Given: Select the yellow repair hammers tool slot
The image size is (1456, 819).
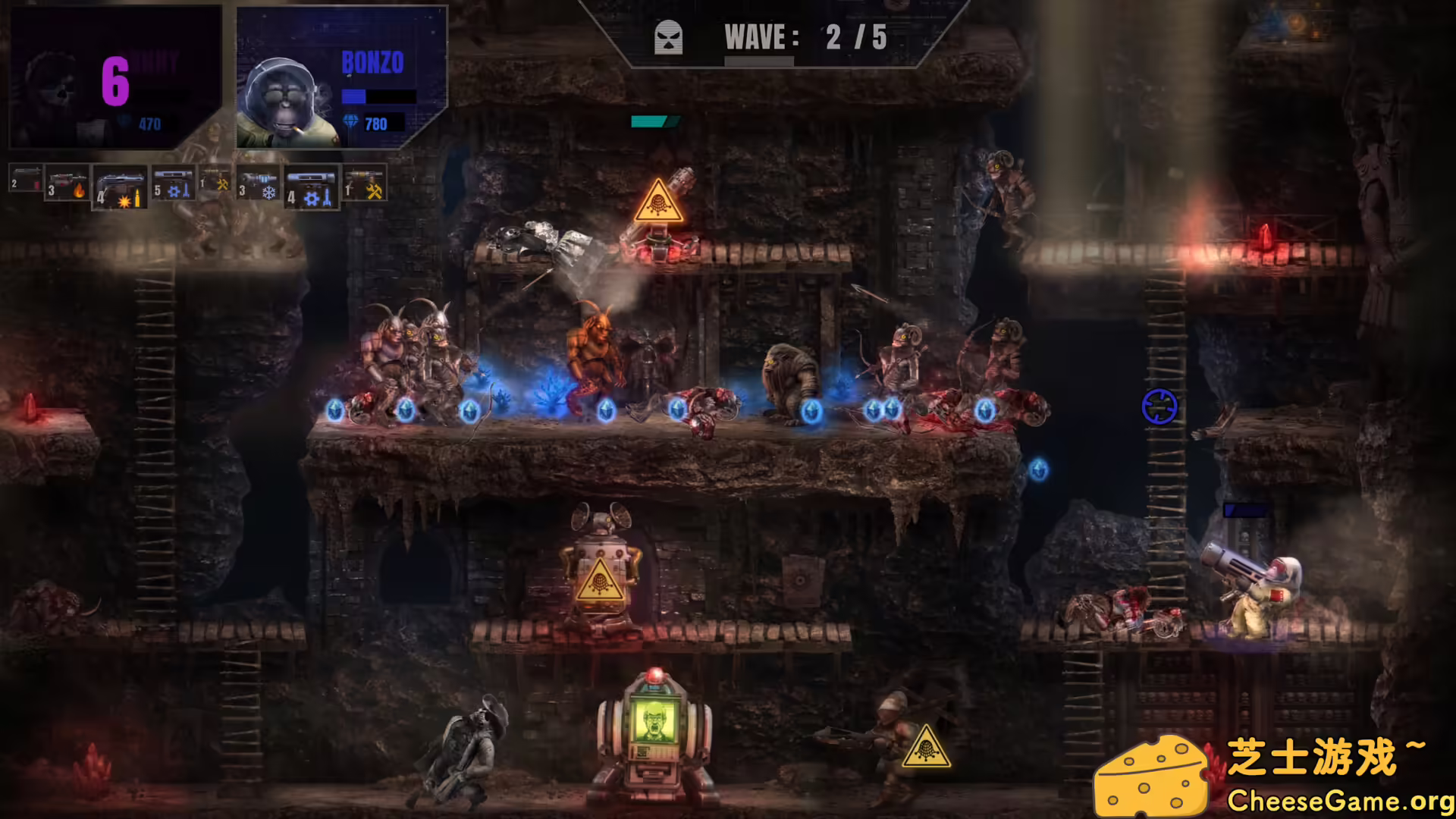Looking at the screenshot, I should point(215,182).
